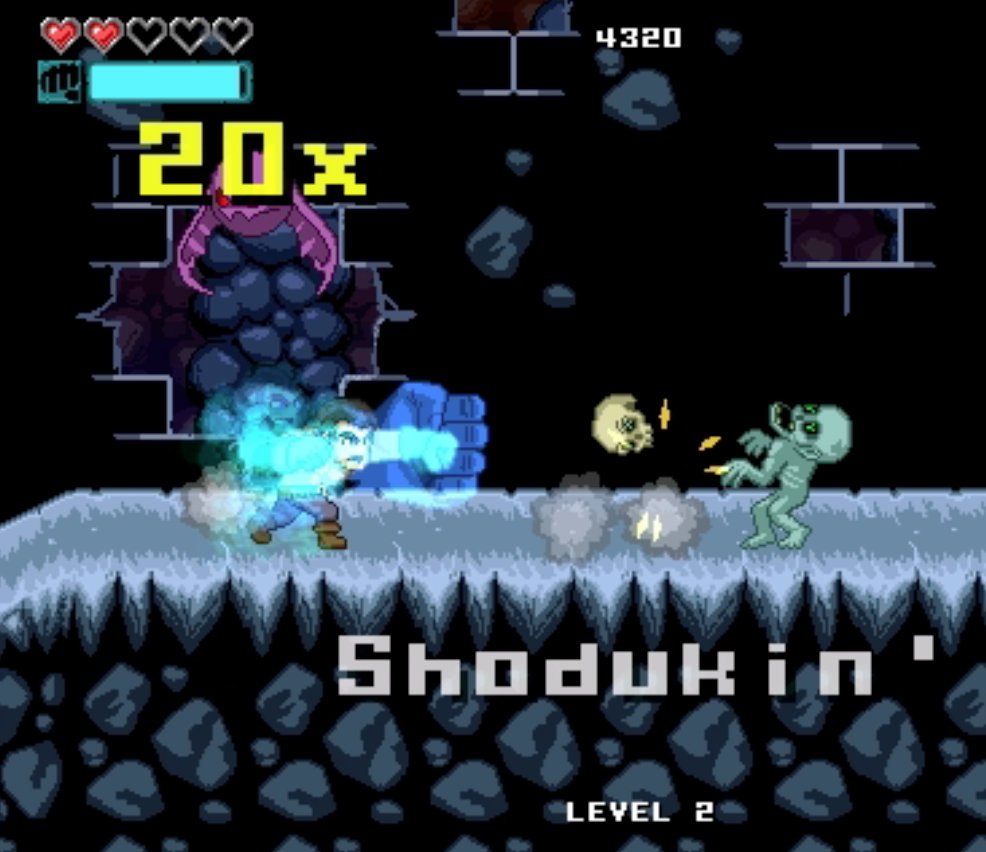Click the fist icon beside the power meter
Screen dimensions: 986x852
click(x=61, y=82)
